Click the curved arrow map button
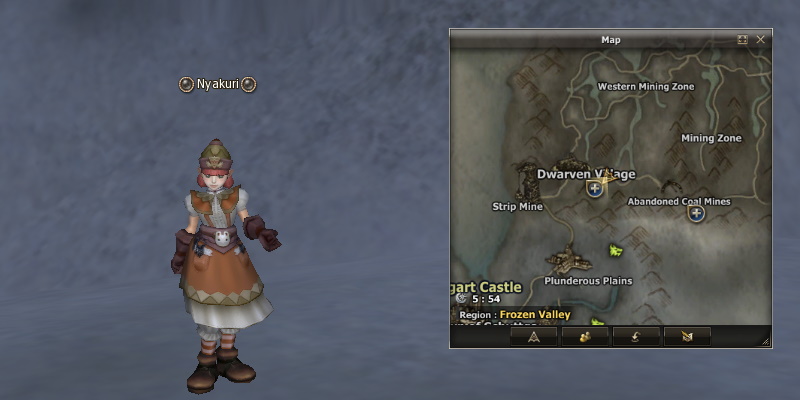Viewport: 800px width, 400px height. [x=636, y=336]
